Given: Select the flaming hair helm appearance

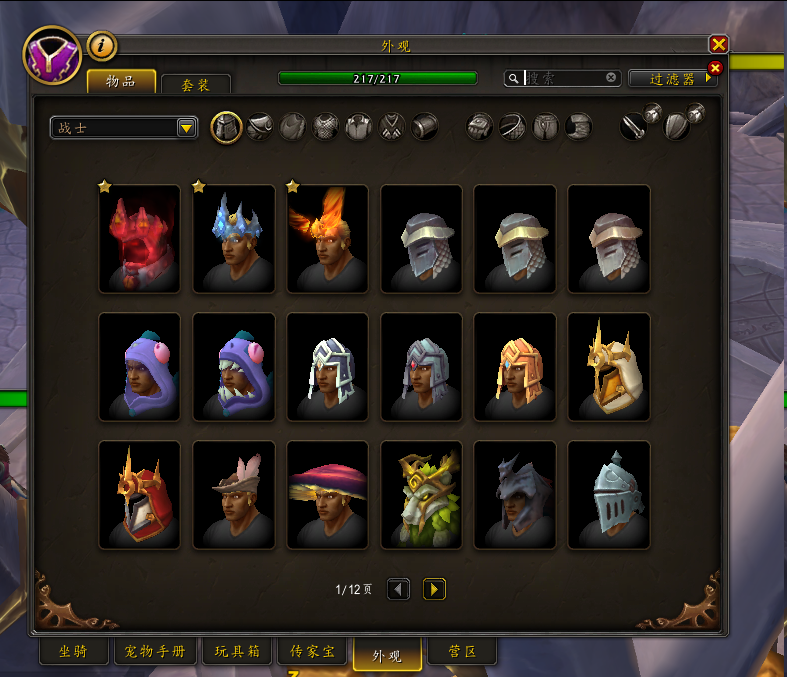Looking at the screenshot, I should 327,240.
